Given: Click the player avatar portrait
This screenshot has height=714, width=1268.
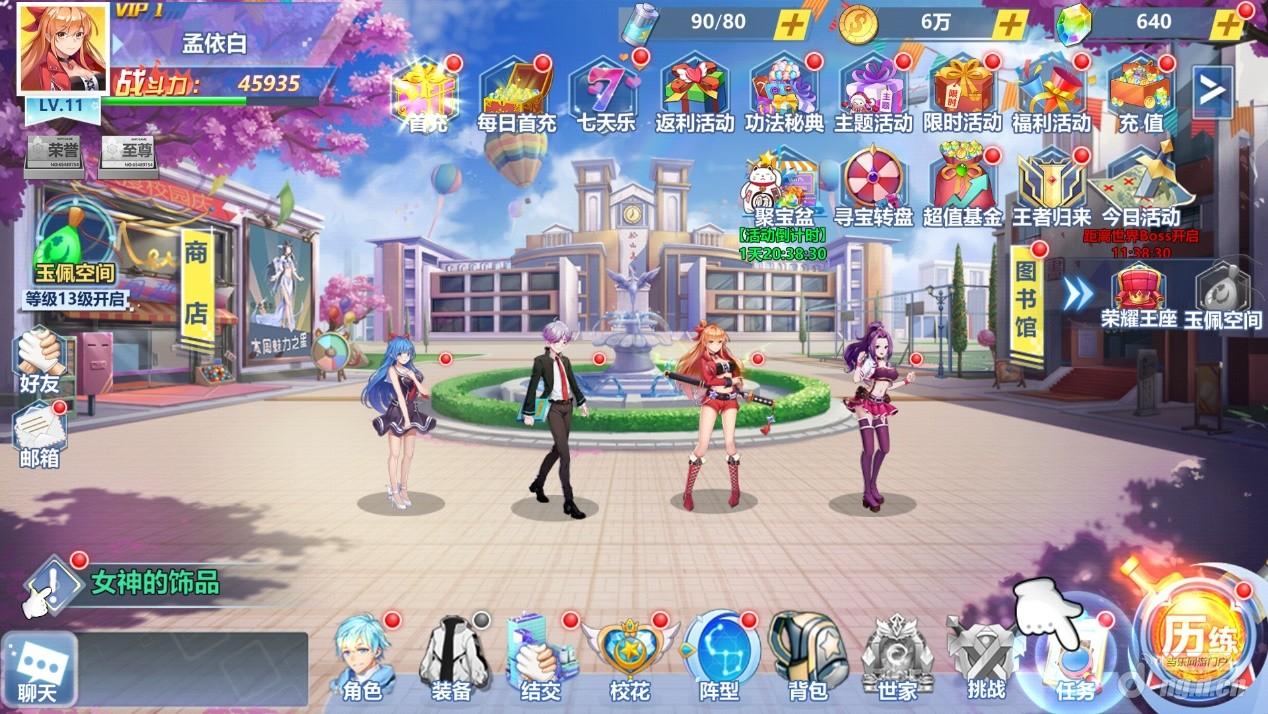Looking at the screenshot, I should point(62,48).
